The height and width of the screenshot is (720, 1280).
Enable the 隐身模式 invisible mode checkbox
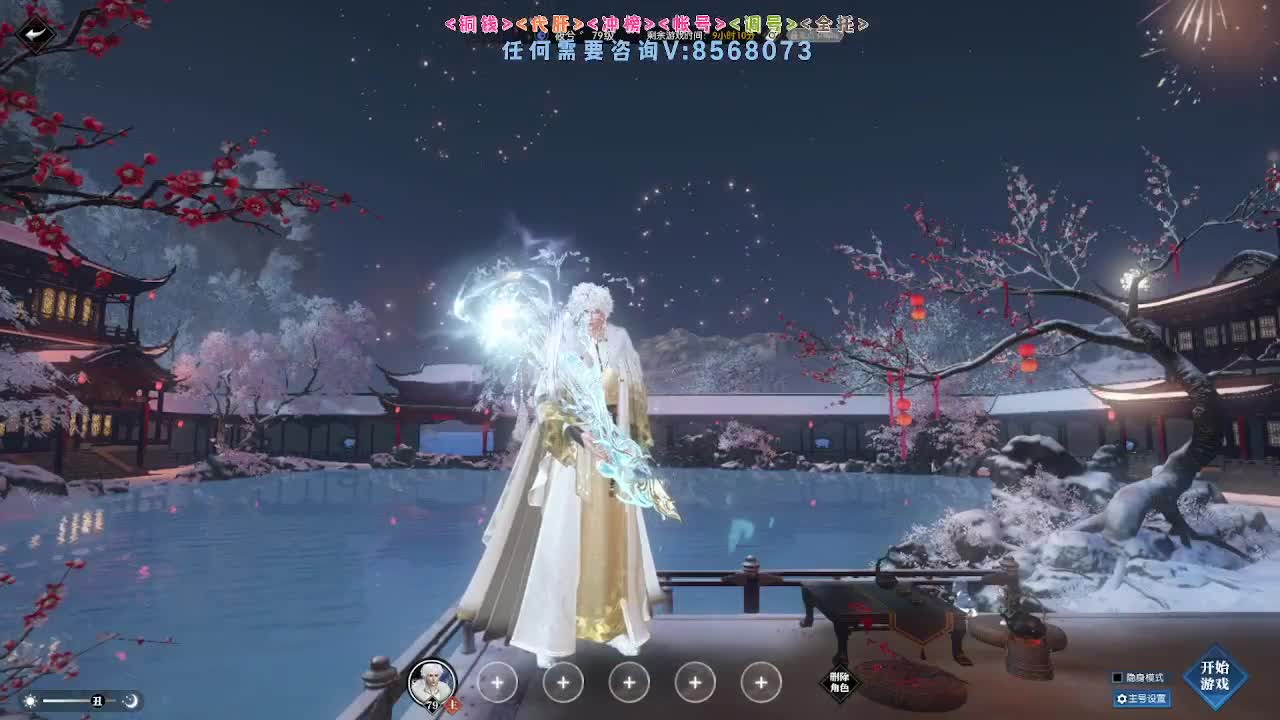coord(1117,677)
